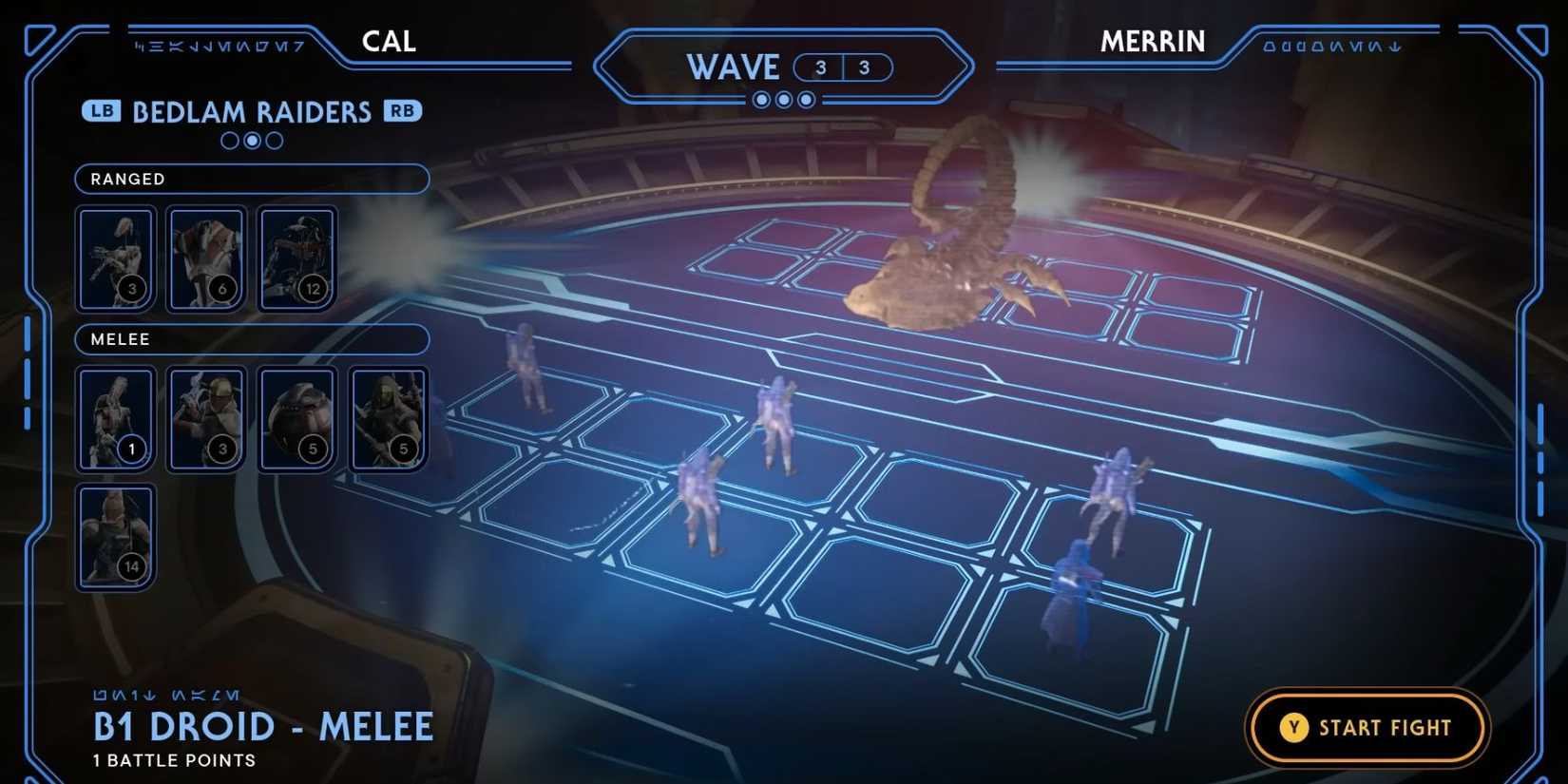Switch to the RANGED category header

pos(252,179)
